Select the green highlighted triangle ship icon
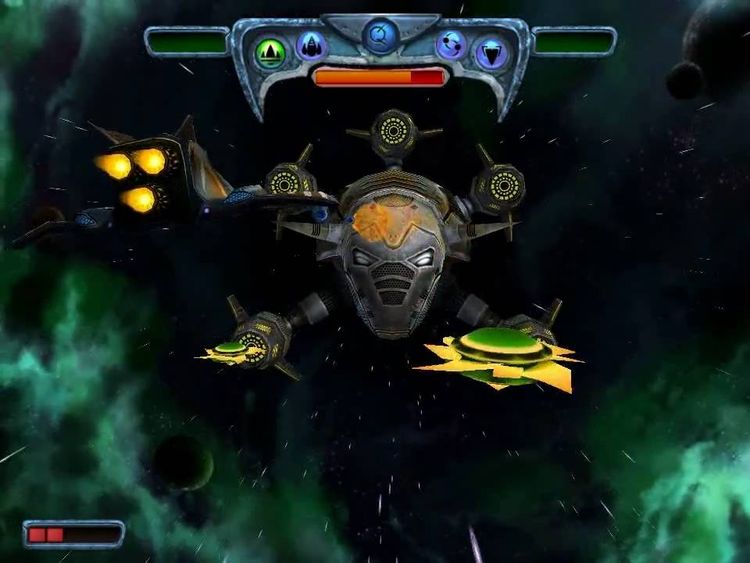The width and height of the screenshot is (750, 563). tap(268, 51)
